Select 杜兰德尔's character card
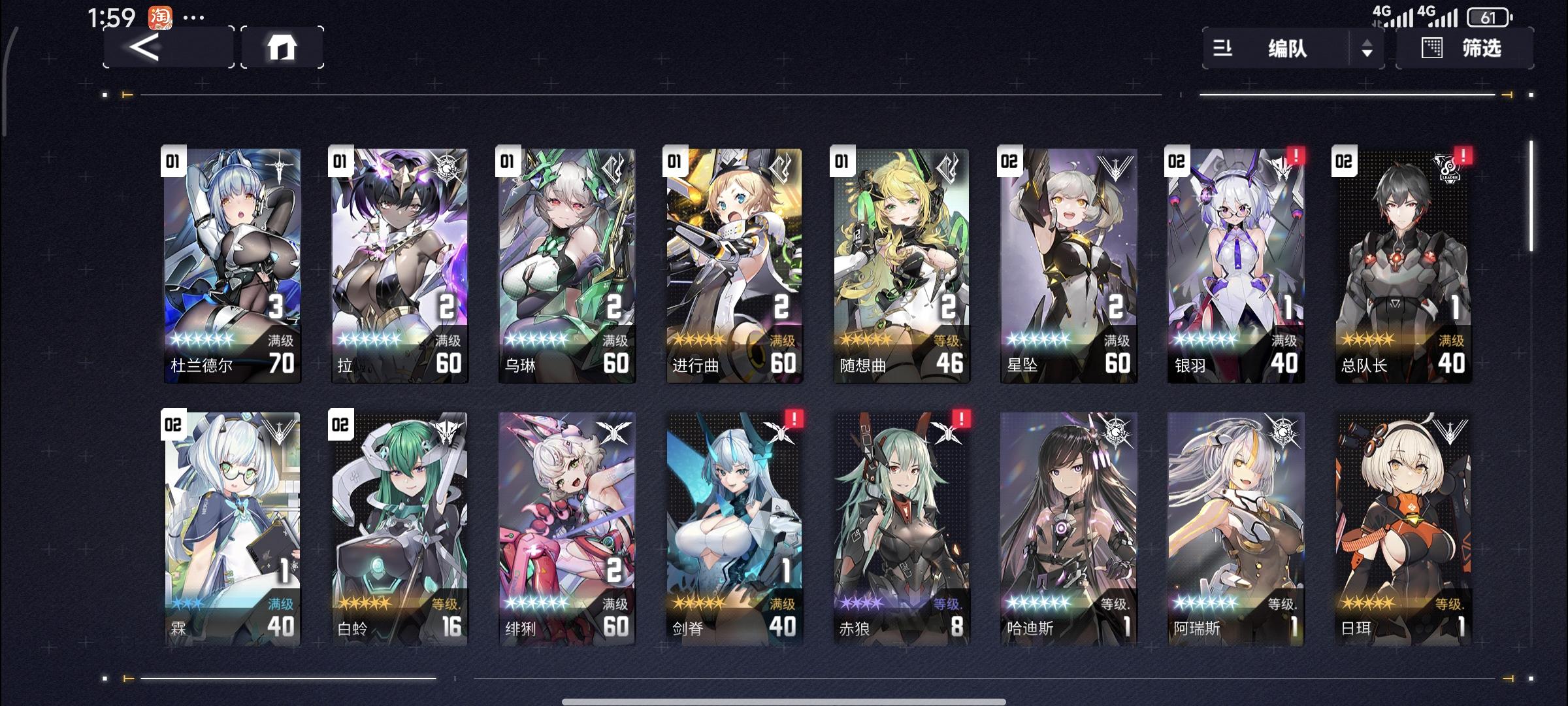 (x=232, y=261)
